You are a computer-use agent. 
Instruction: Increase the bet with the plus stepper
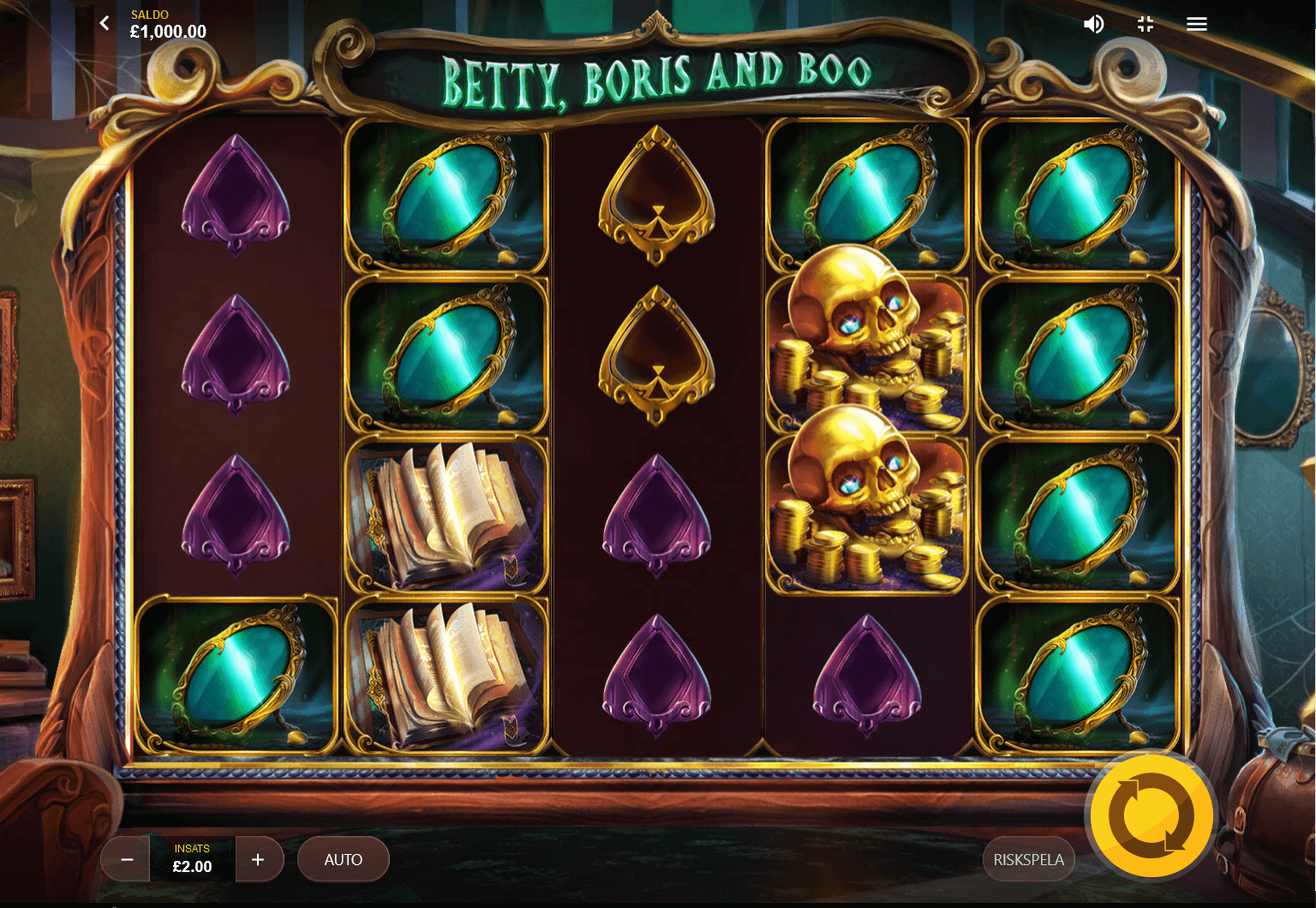point(260,859)
